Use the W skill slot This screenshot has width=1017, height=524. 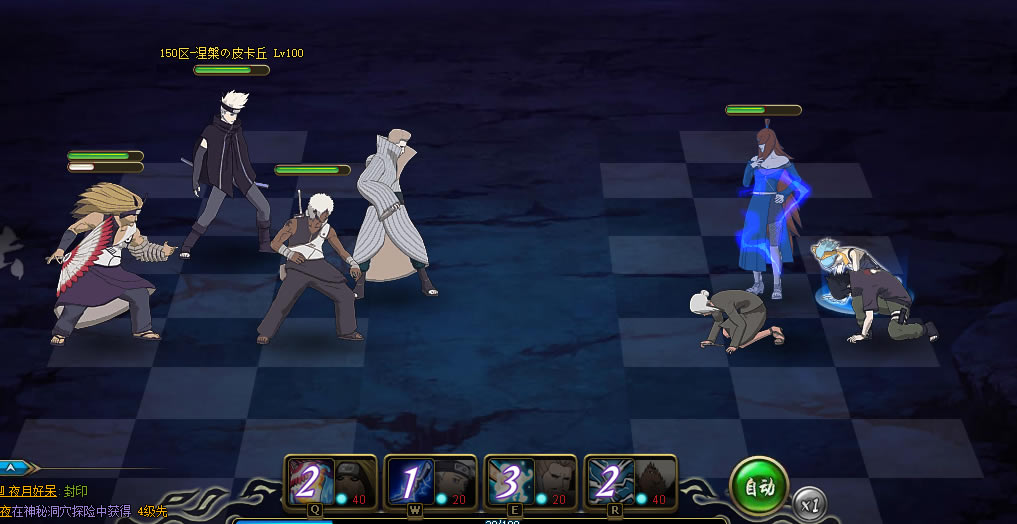coord(430,483)
